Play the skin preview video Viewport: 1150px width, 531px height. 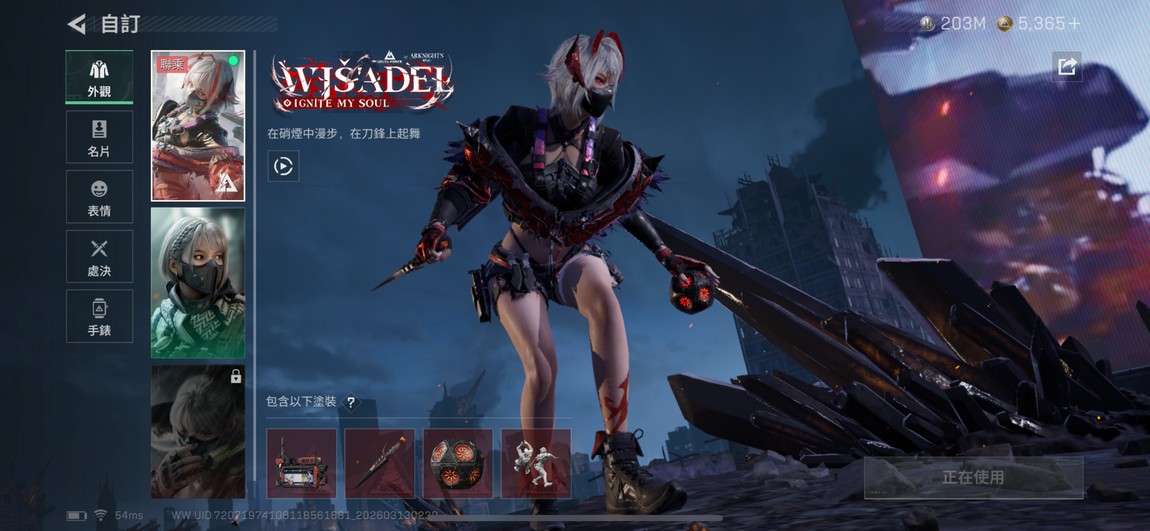click(283, 166)
